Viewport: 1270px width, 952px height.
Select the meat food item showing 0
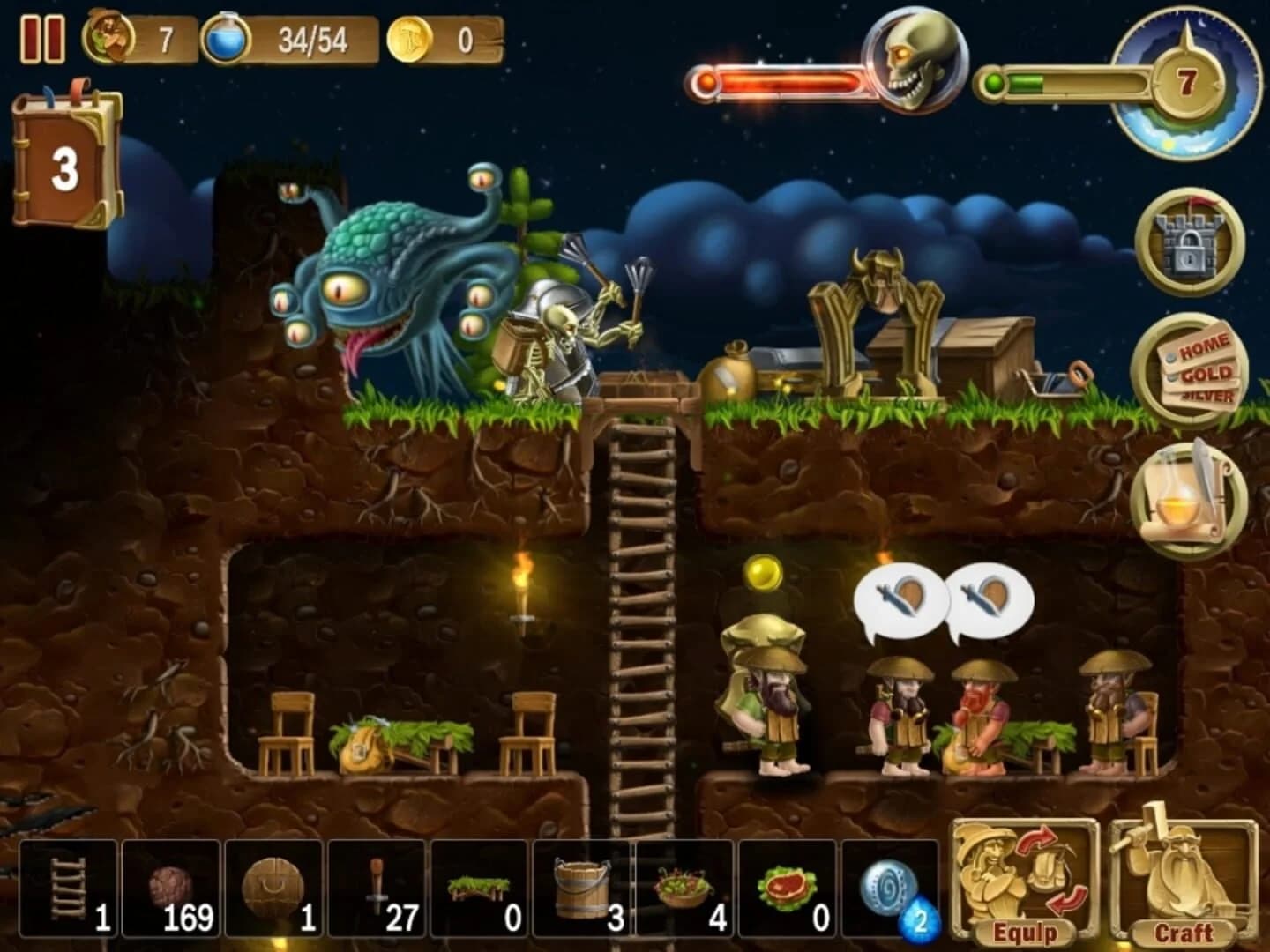[x=789, y=886]
